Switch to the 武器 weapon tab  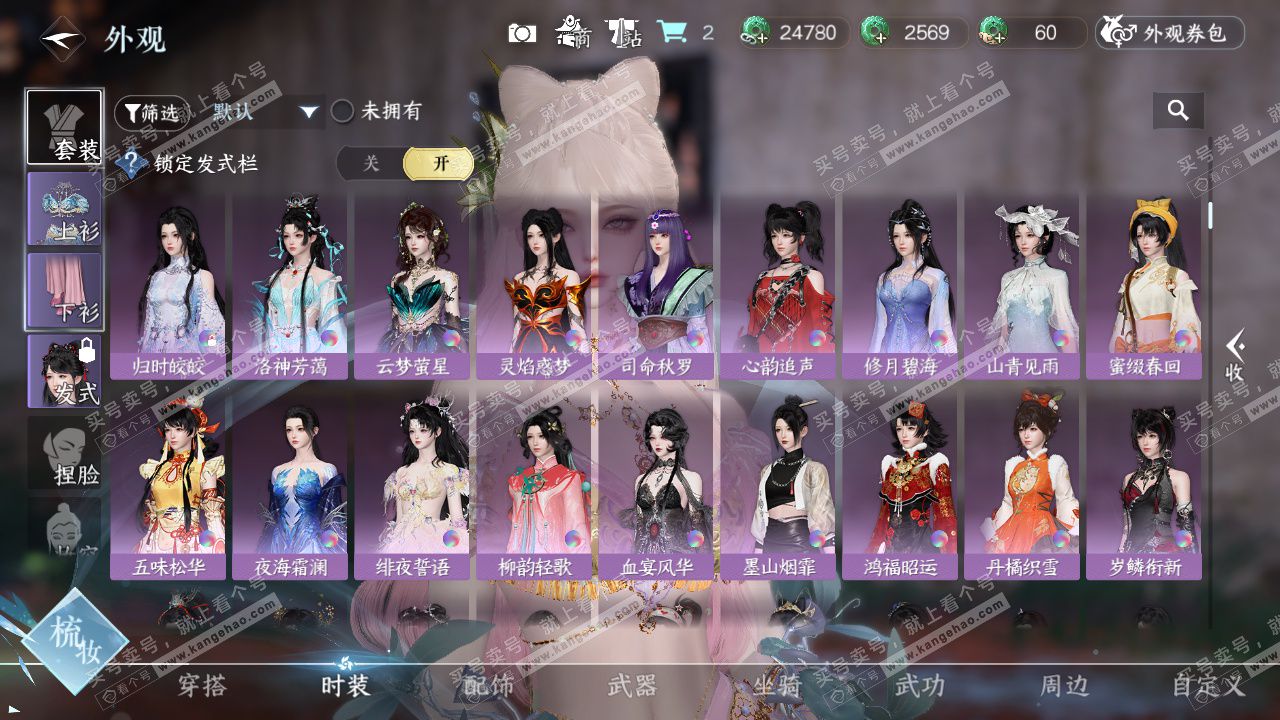click(x=632, y=686)
